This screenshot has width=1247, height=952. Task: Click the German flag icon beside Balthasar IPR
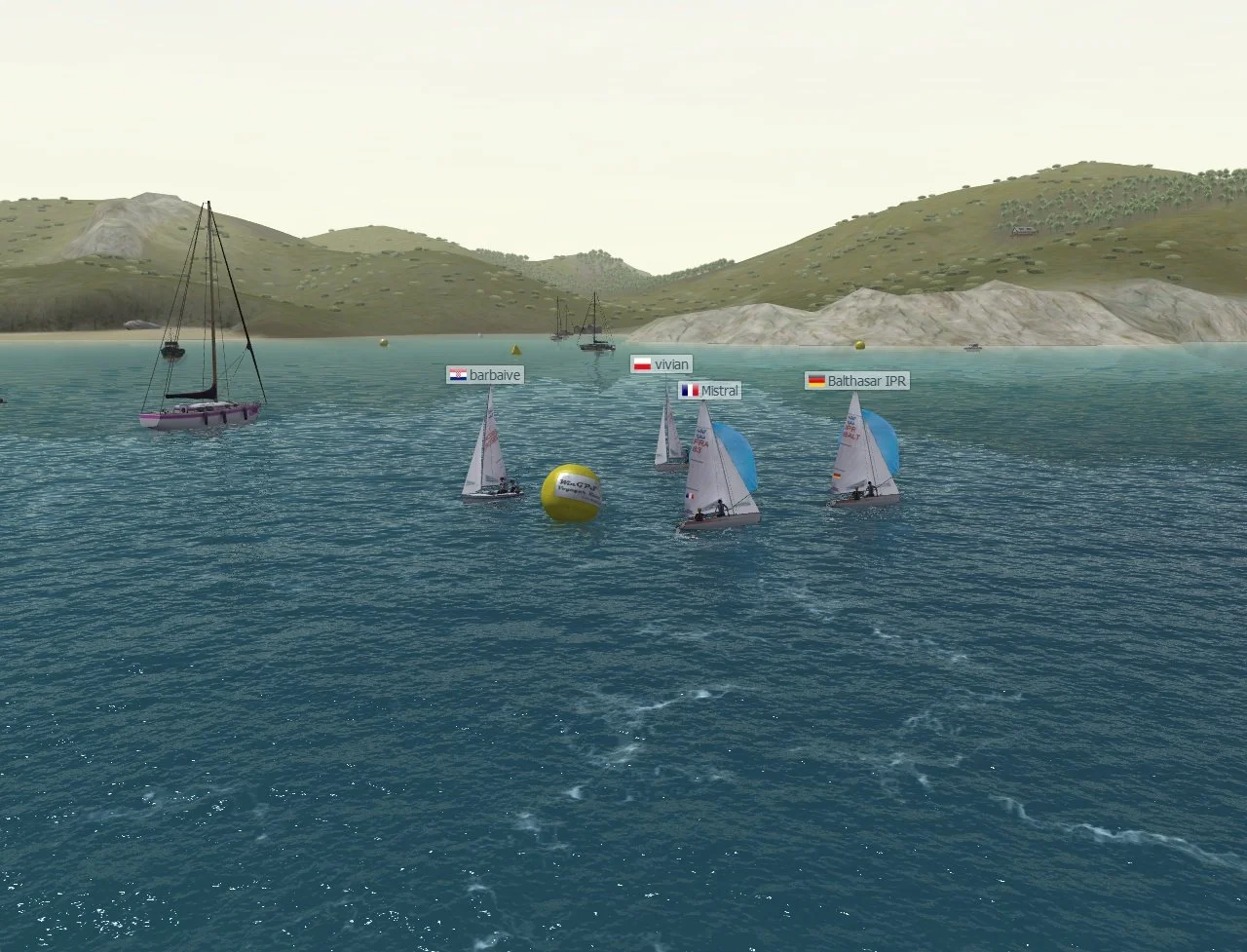point(815,381)
